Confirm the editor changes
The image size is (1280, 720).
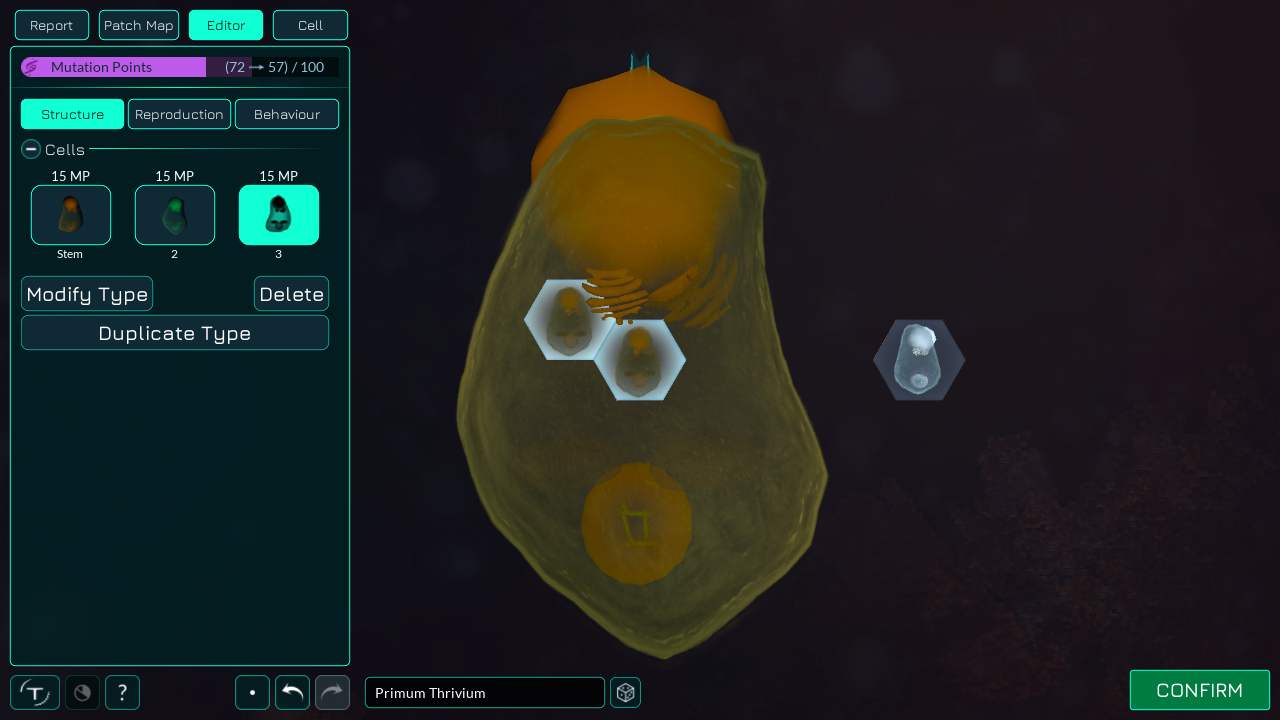click(1199, 690)
